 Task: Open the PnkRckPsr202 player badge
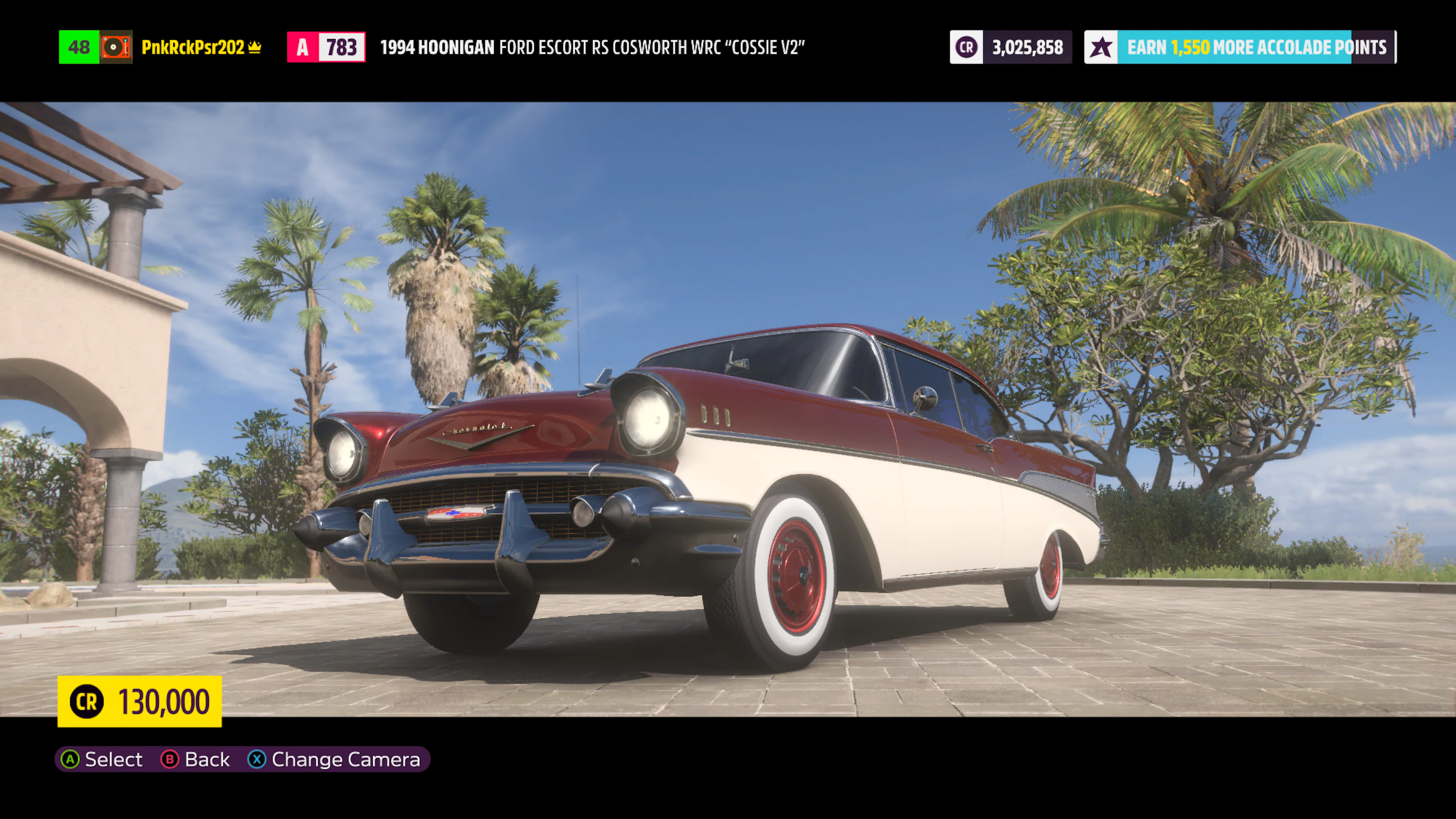coord(192,47)
